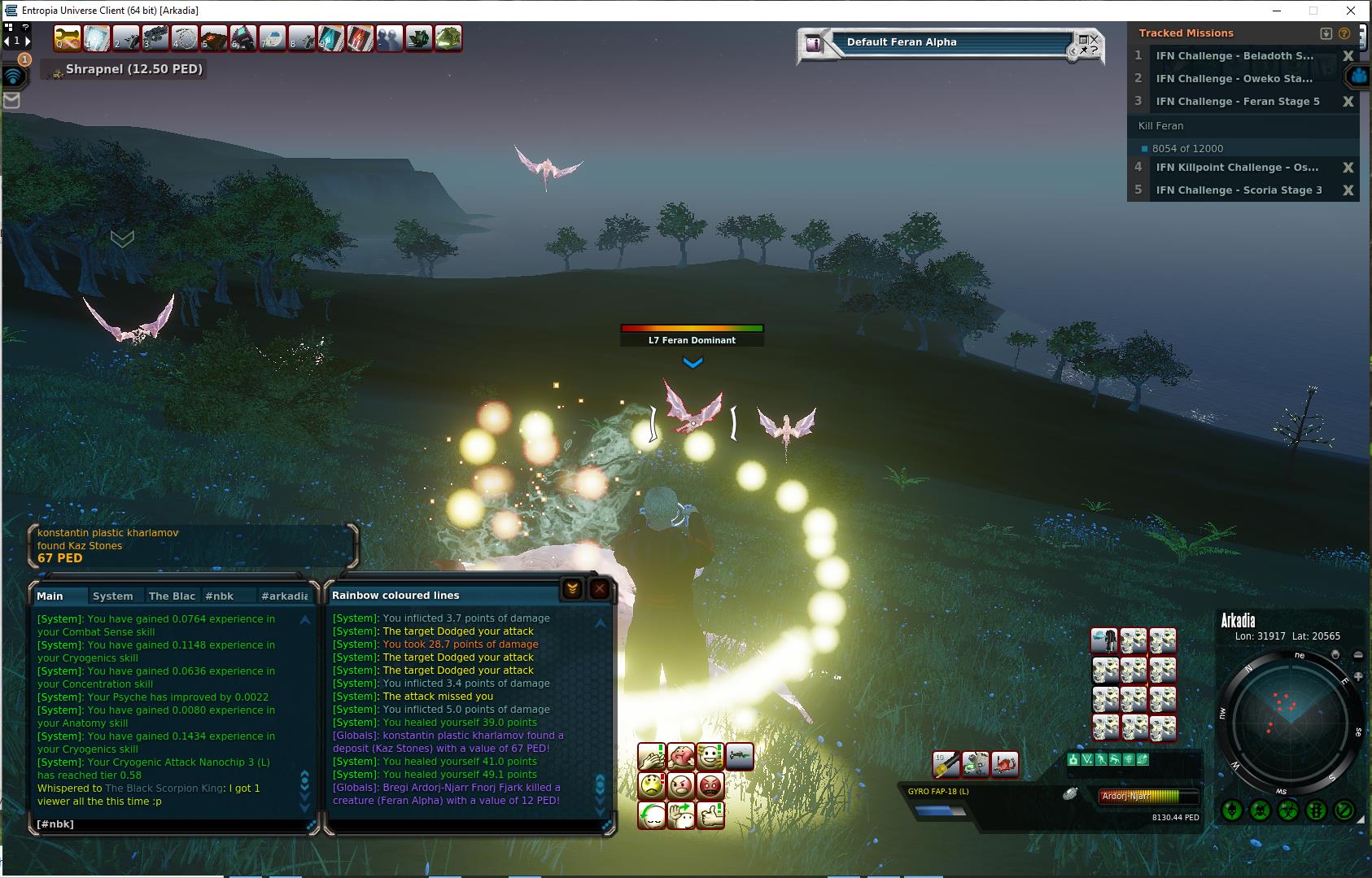
Task: Open the wireless signal icon with notification badge
Action: click(x=14, y=76)
